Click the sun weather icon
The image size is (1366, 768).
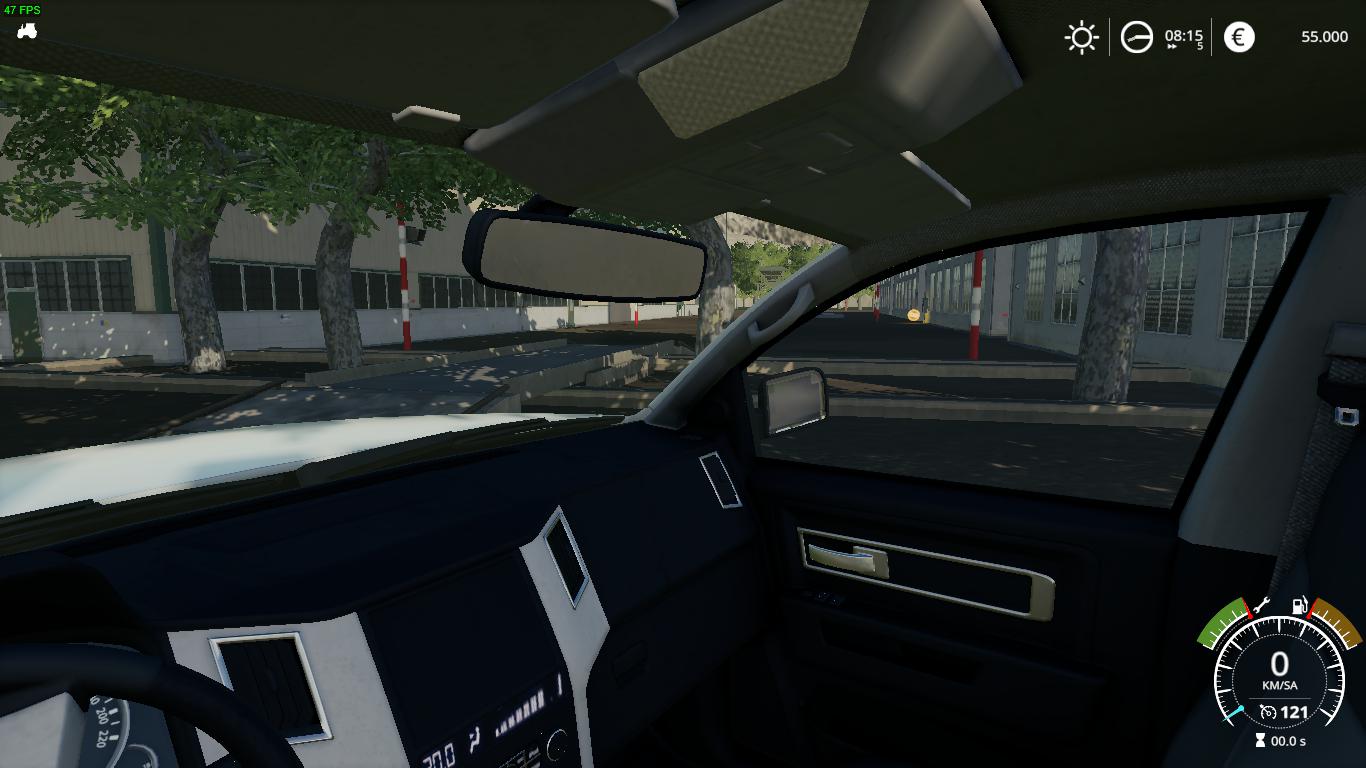pos(1081,38)
